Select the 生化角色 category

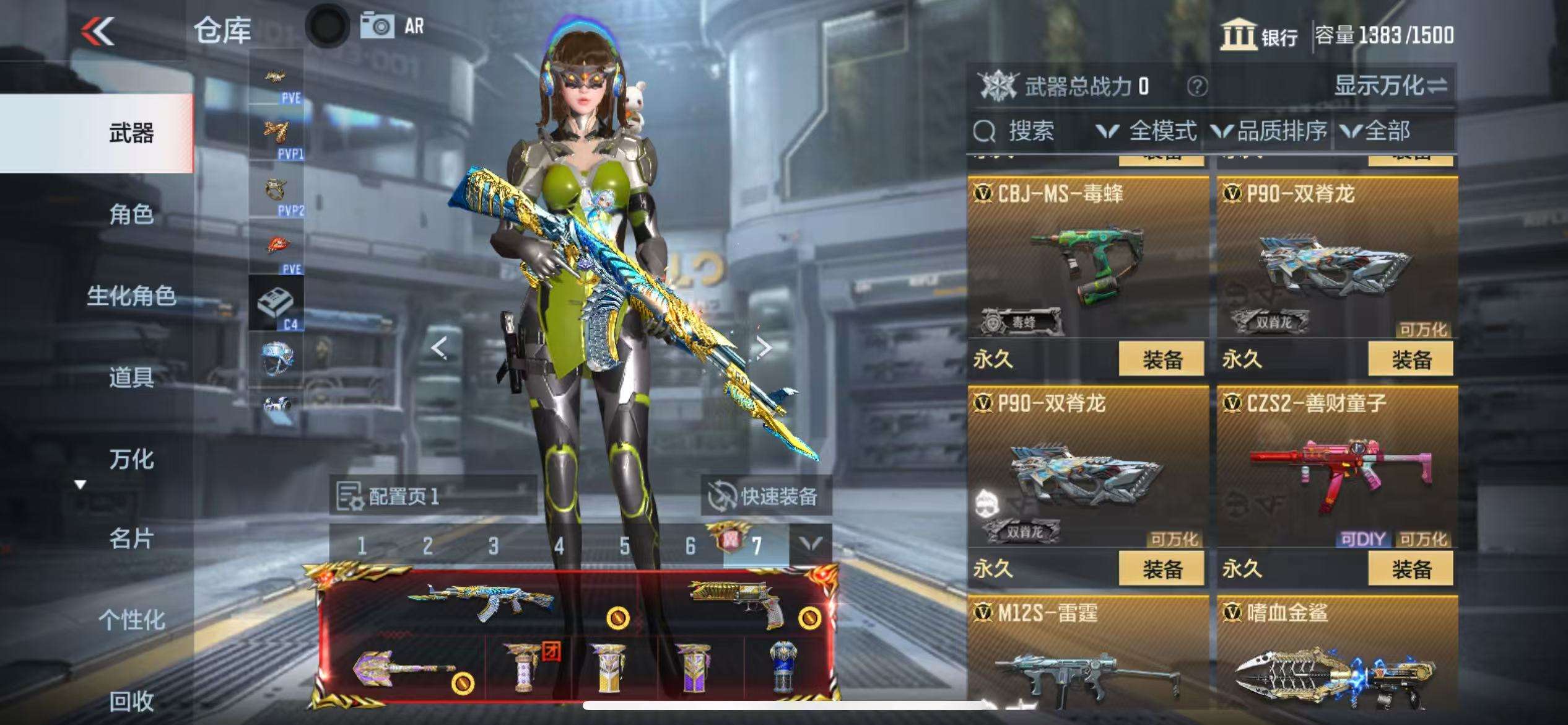tap(131, 296)
